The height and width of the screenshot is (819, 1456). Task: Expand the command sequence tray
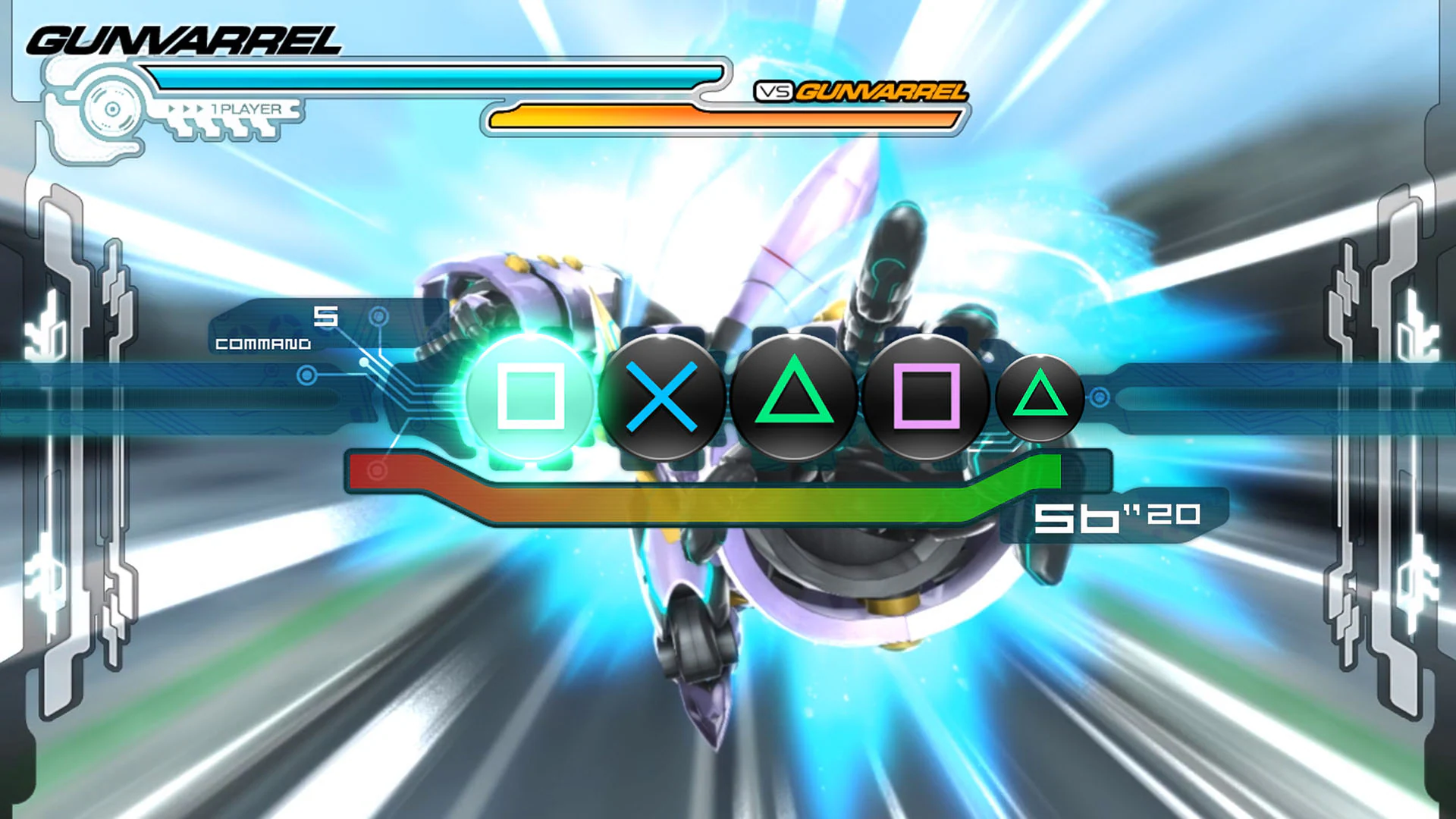(x=781, y=394)
